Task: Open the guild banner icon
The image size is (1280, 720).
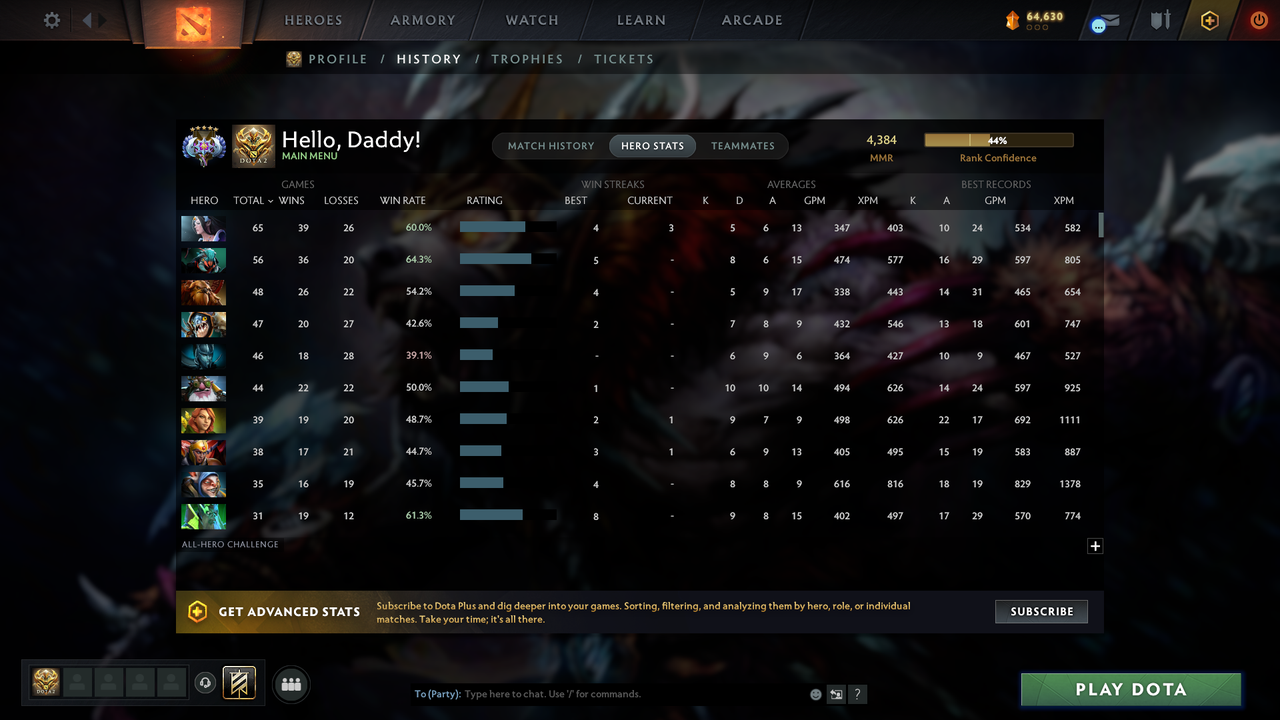Action: pyautogui.click(x=238, y=682)
